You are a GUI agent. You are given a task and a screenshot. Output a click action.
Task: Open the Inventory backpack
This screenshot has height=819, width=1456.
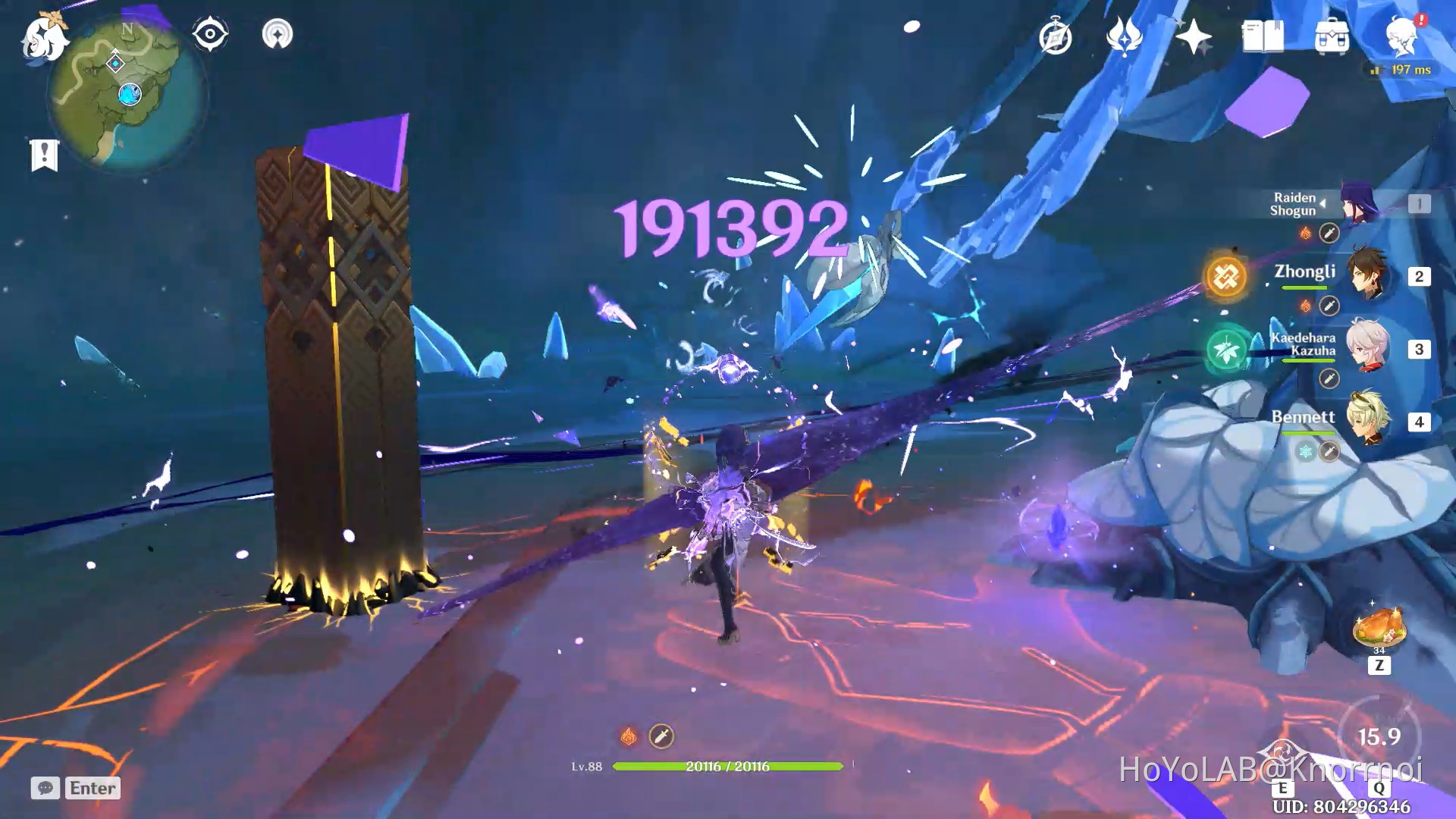[1331, 36]
